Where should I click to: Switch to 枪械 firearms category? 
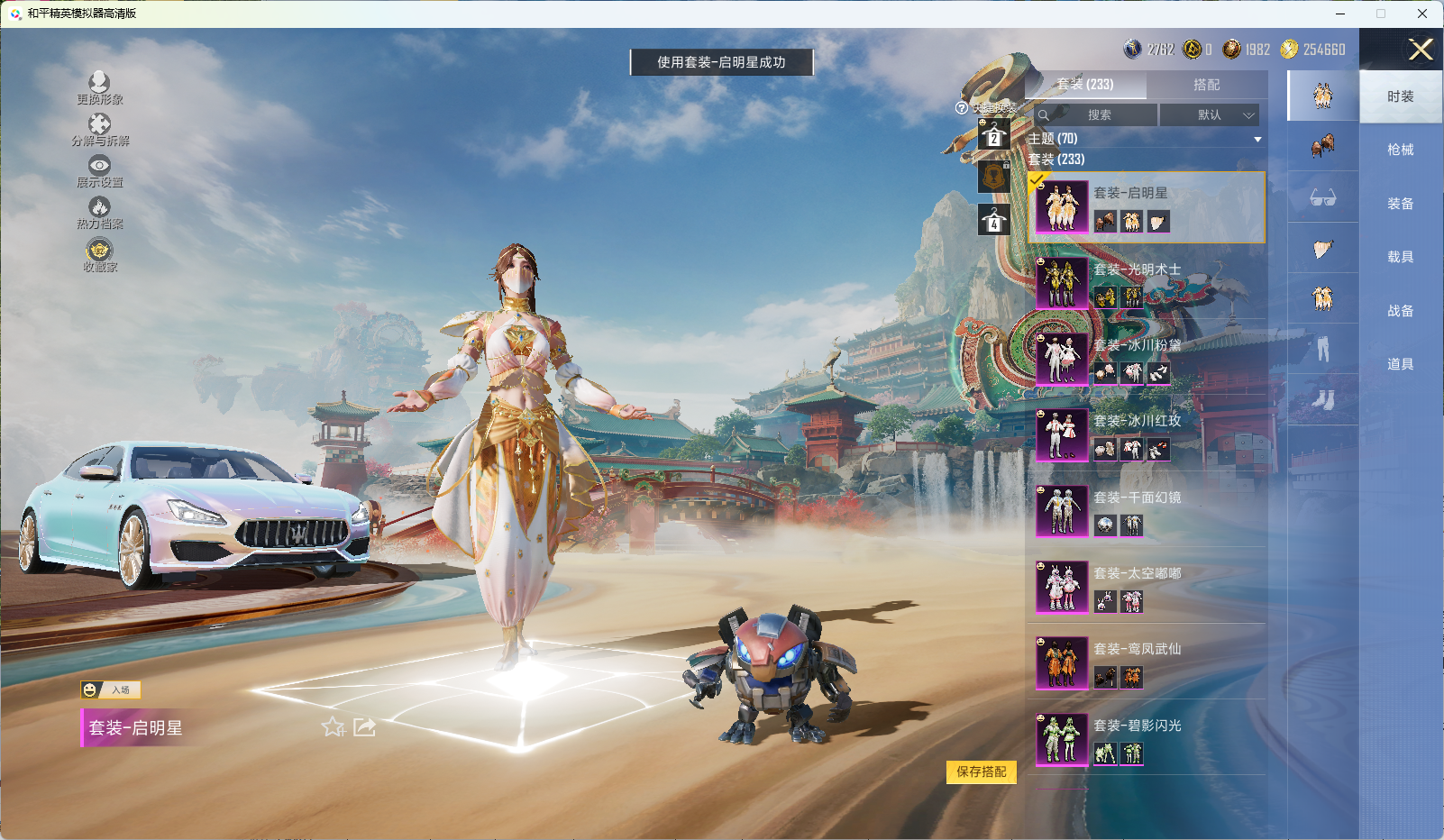tap(1400, 150)
